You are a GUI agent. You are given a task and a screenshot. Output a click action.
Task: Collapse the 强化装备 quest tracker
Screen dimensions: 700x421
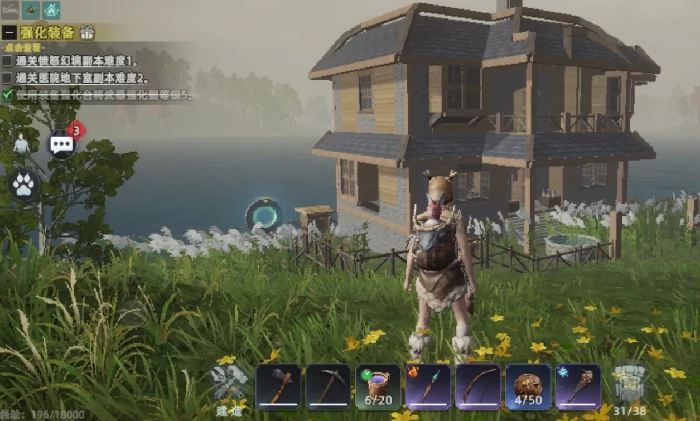(9, 32)
